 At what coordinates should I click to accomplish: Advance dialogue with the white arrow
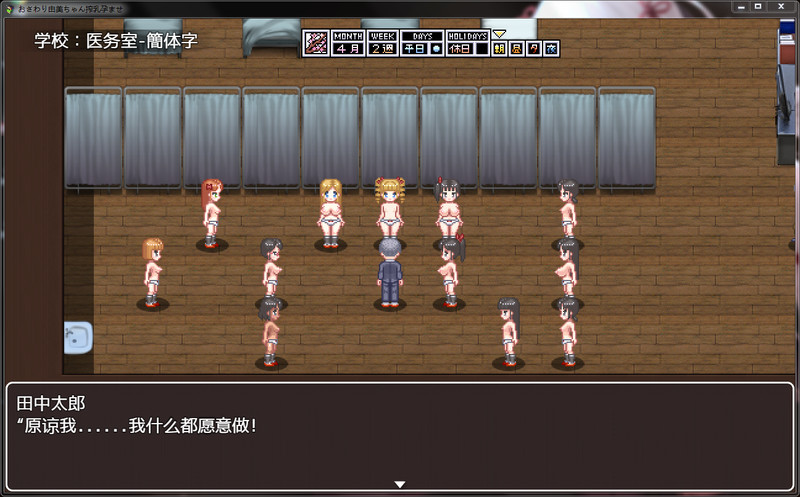click(400, 485)
